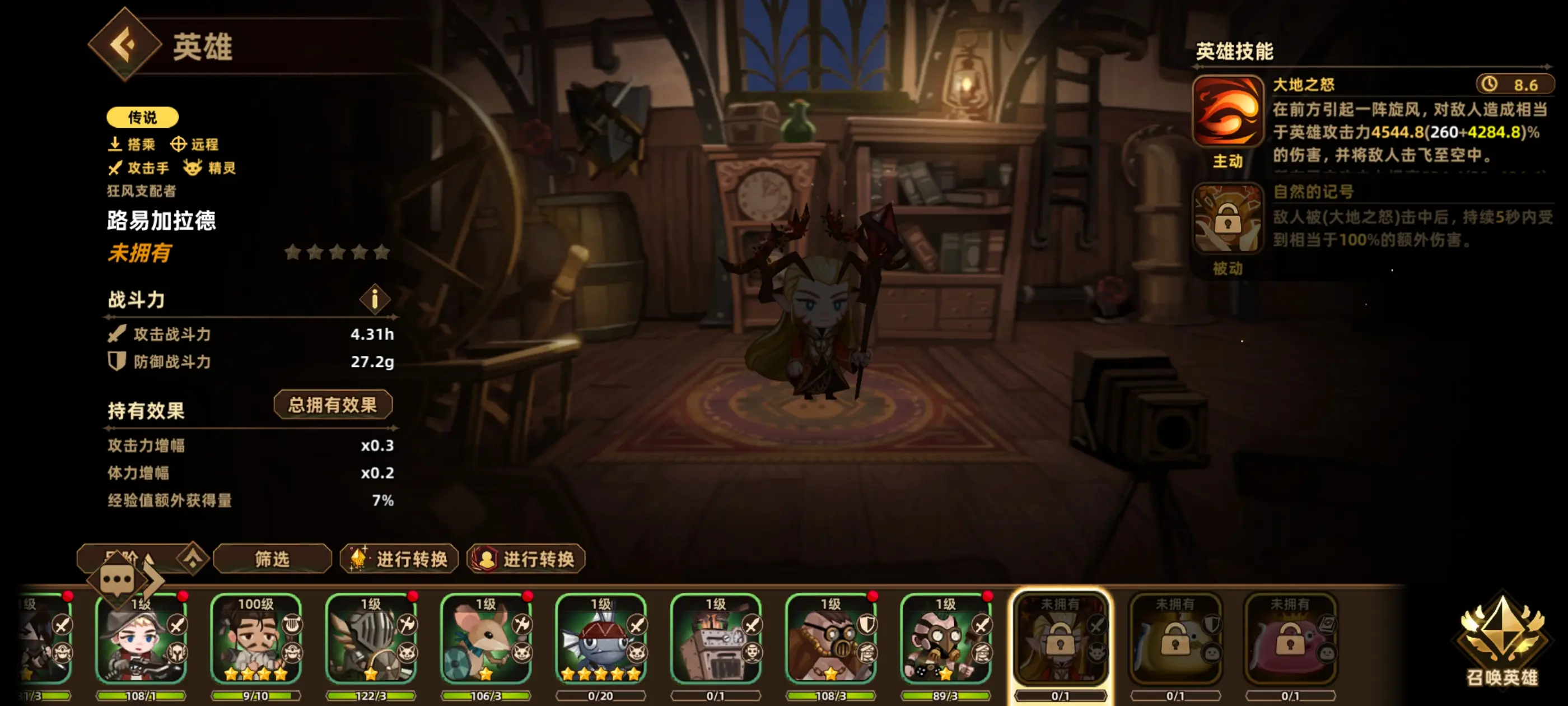This screenshot has height=706, width=1568.
Task: Tap 进行转换 with the gold crystal icon
Action: pos(399,559)
